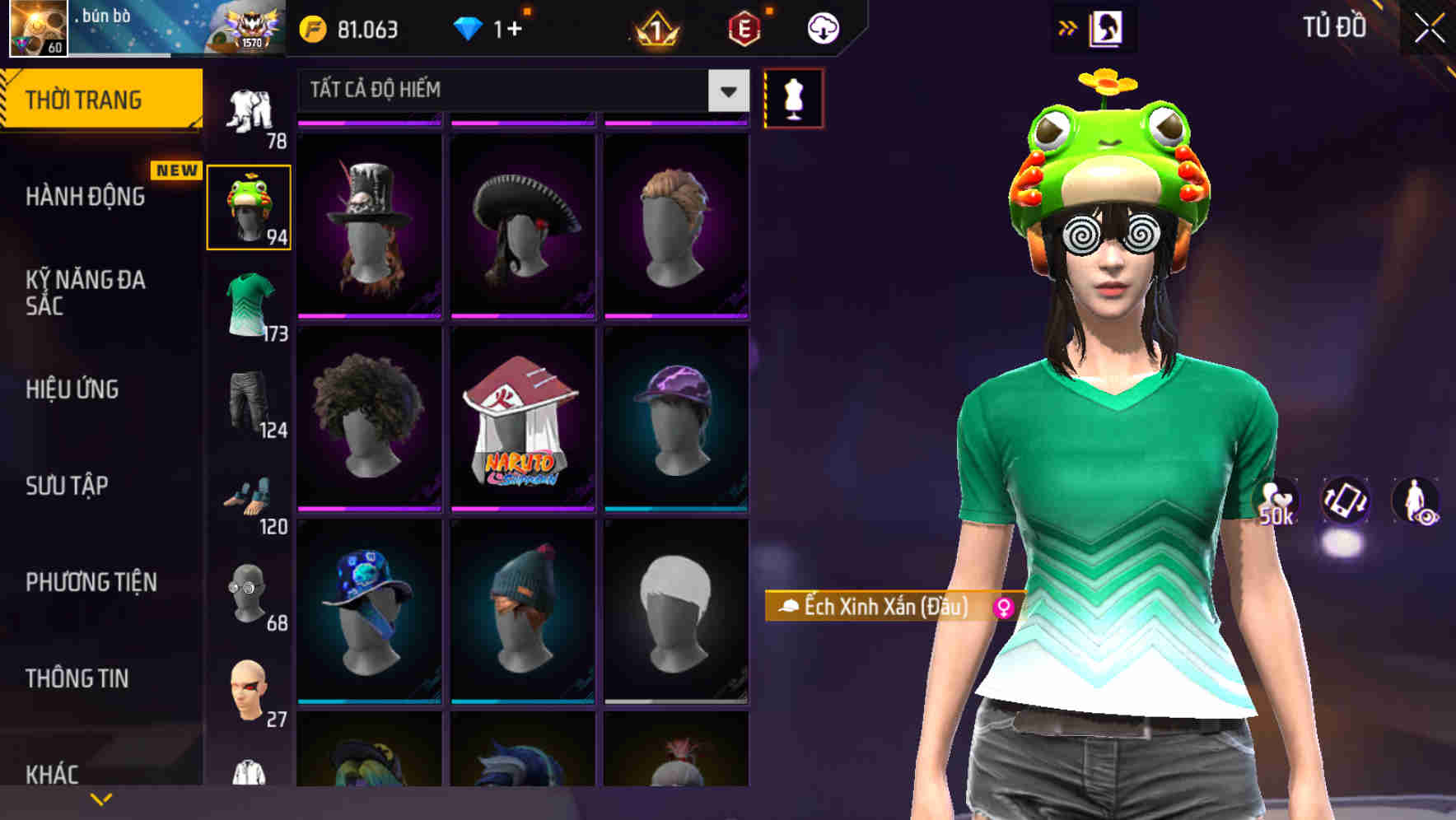This screenshot has width=1456, height=820.
Task: Select the green shirt category with 173 items
Action: 250,301
